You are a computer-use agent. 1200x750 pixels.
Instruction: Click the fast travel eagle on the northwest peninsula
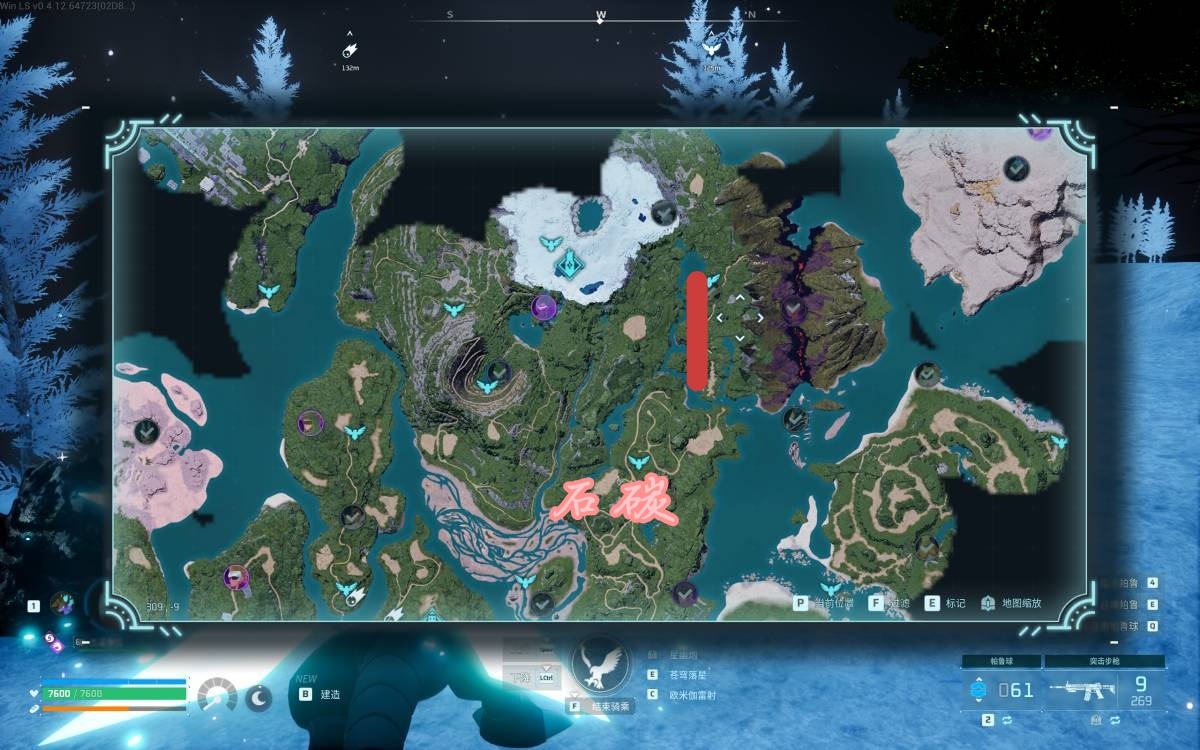click(x=268, y=291)
